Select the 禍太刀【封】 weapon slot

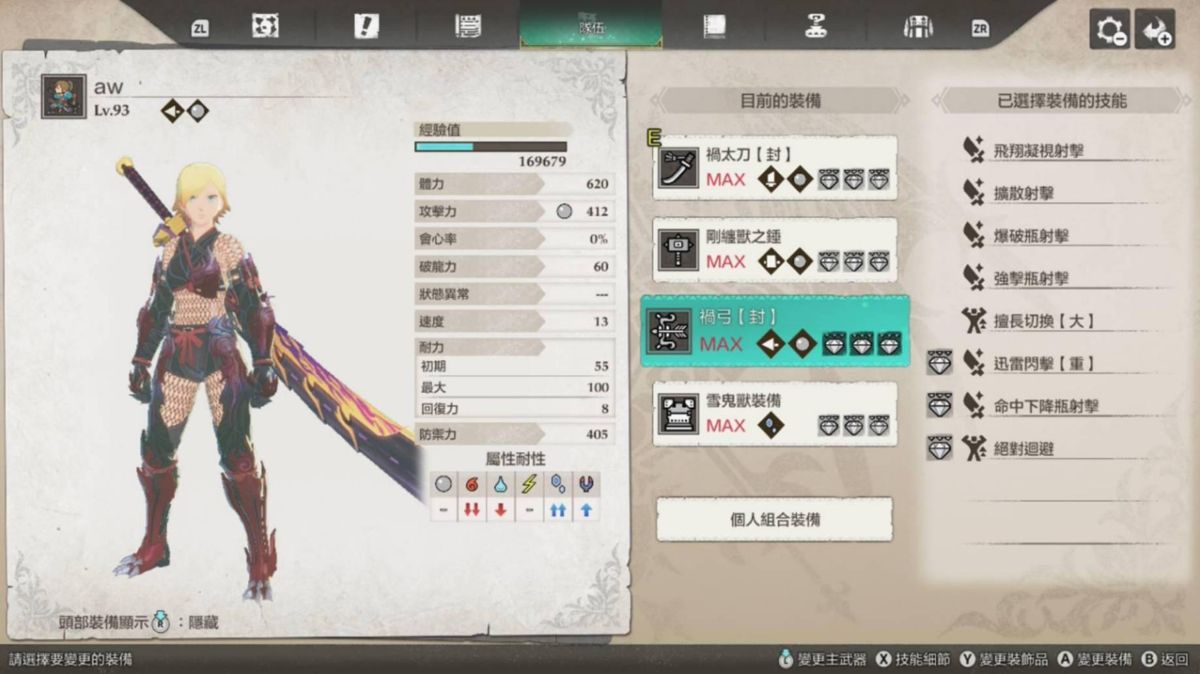(x=775, y=168)
